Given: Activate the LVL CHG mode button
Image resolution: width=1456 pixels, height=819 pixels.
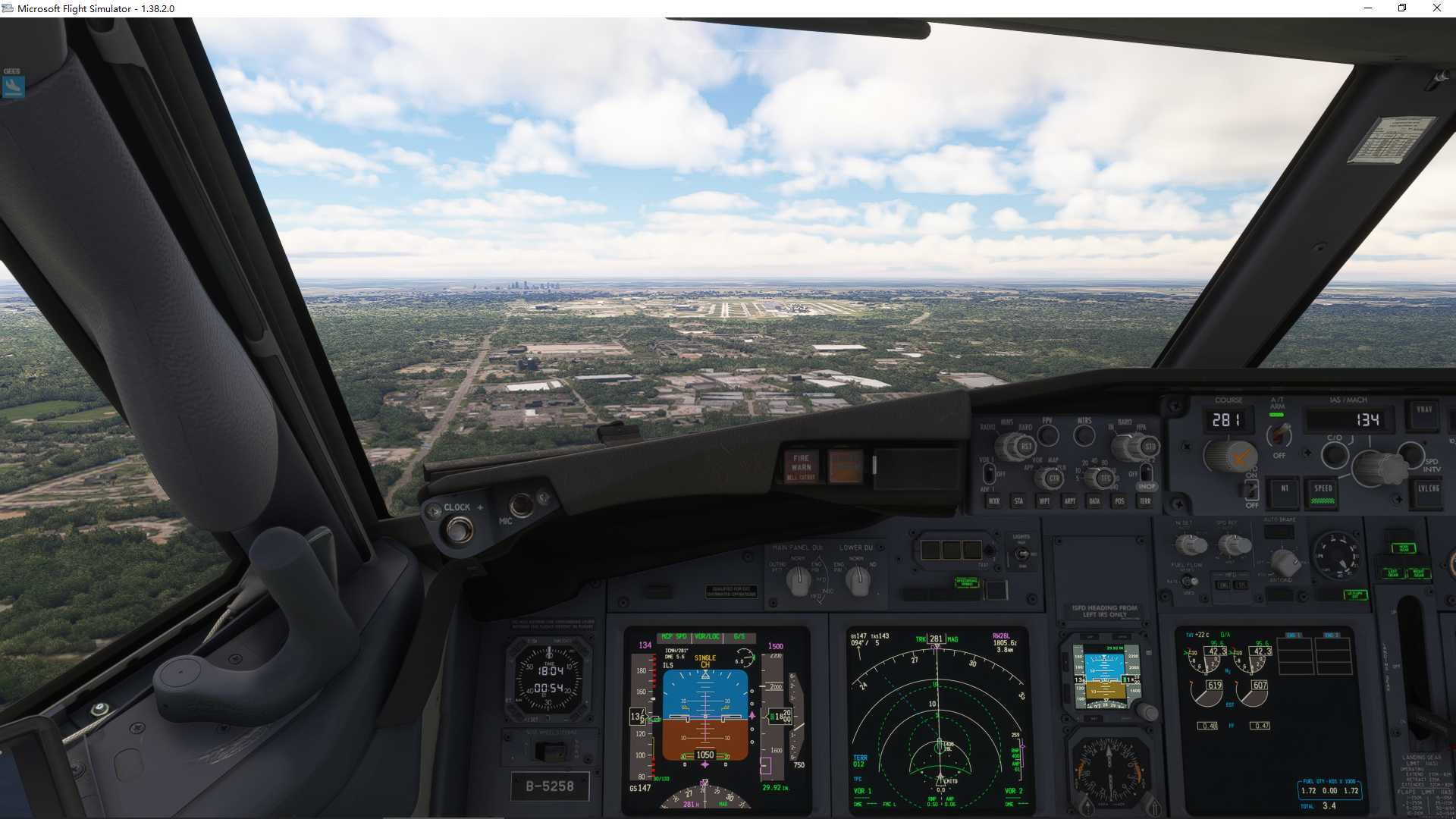Looking at the screenshot, I should 1429,491.
